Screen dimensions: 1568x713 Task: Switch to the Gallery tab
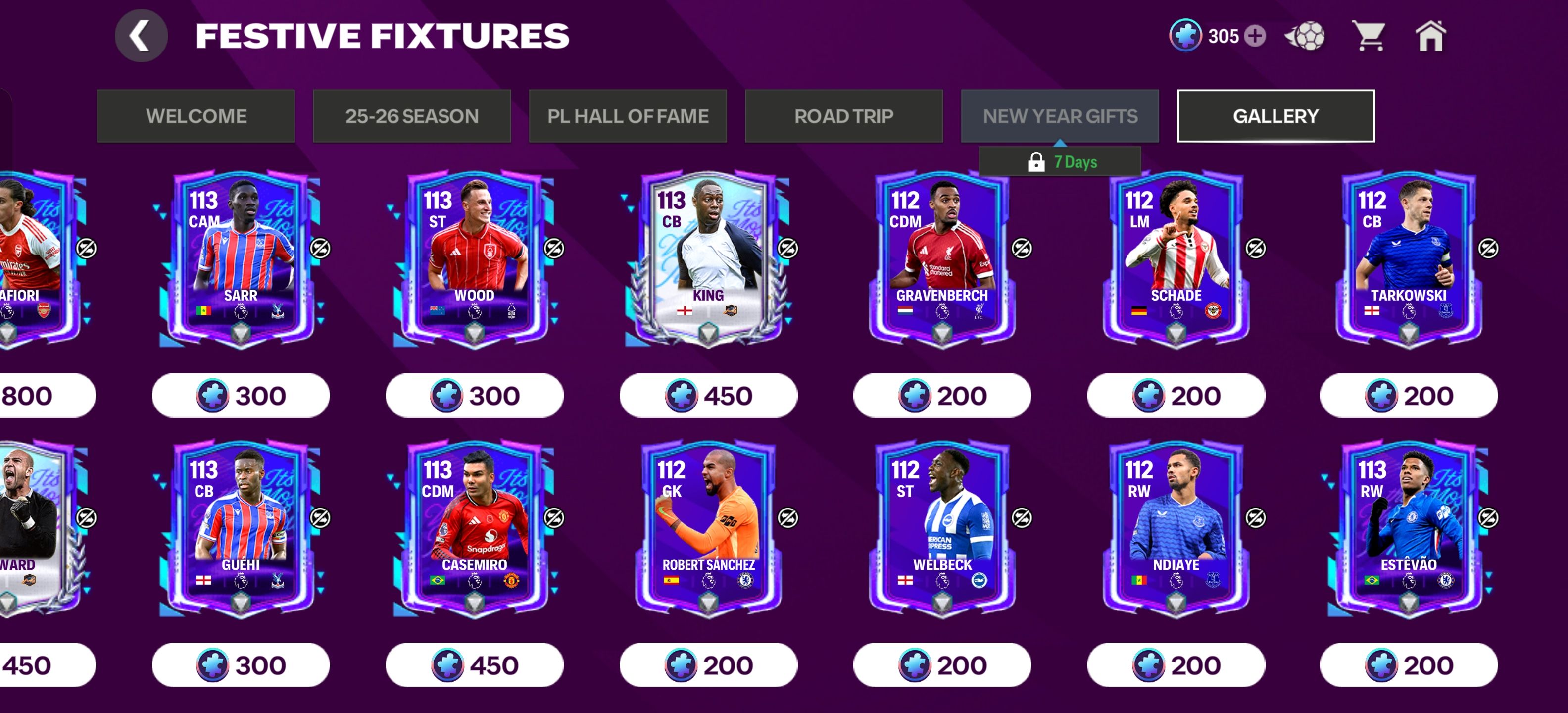1275,116
